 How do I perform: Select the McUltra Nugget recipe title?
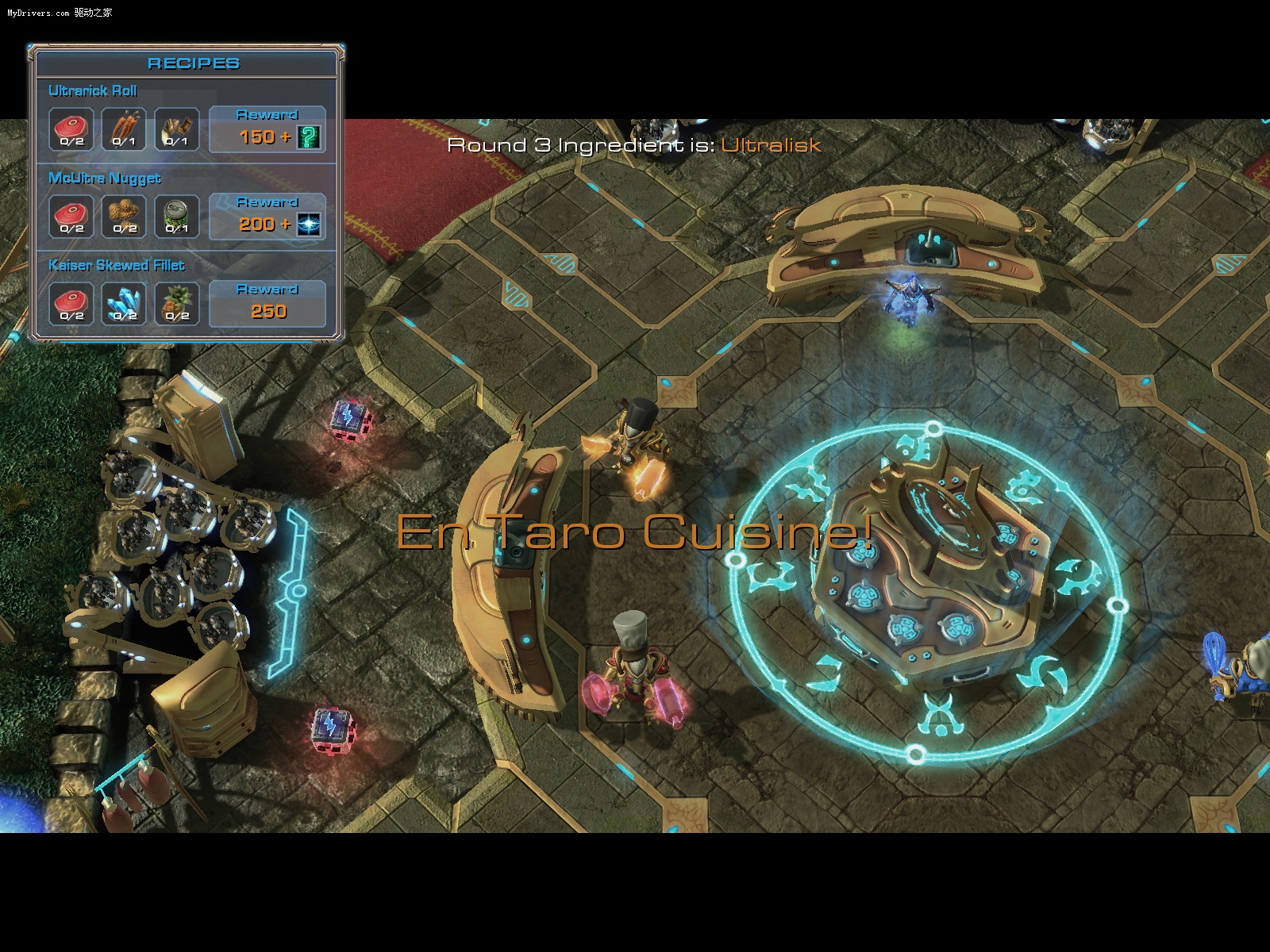tap(105, 178)
